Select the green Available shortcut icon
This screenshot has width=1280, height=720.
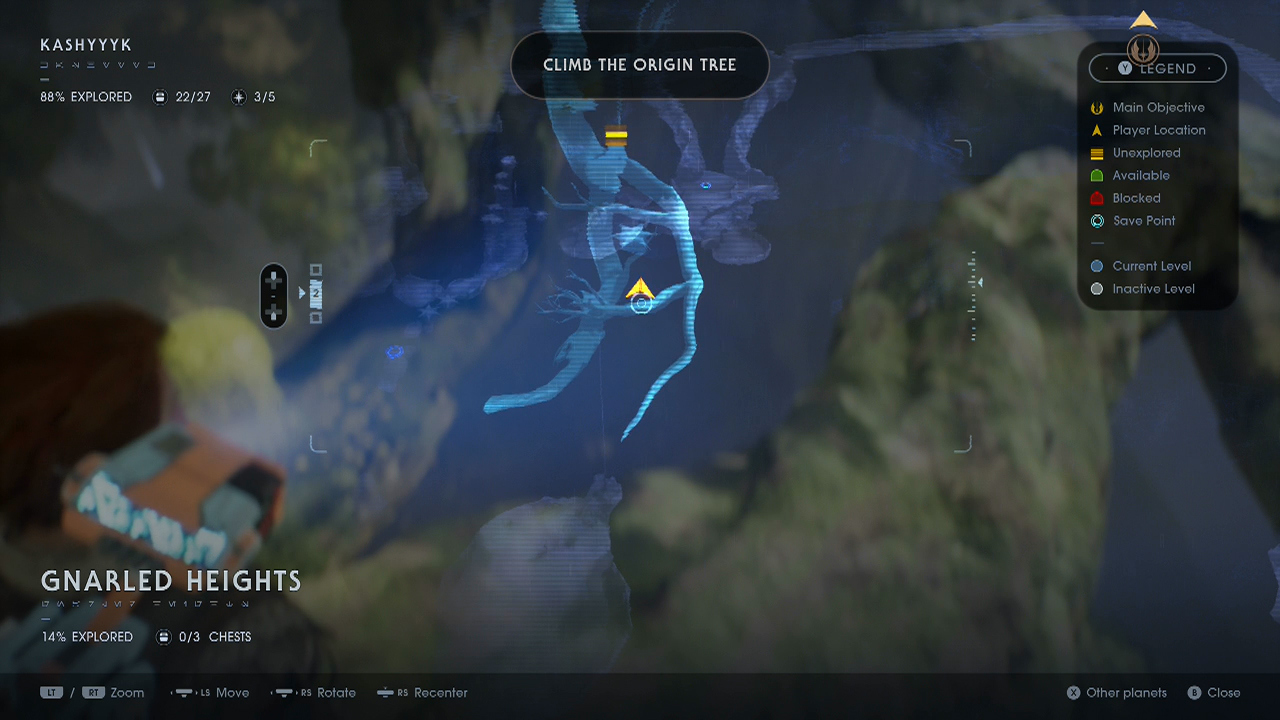pos(1096,175)
